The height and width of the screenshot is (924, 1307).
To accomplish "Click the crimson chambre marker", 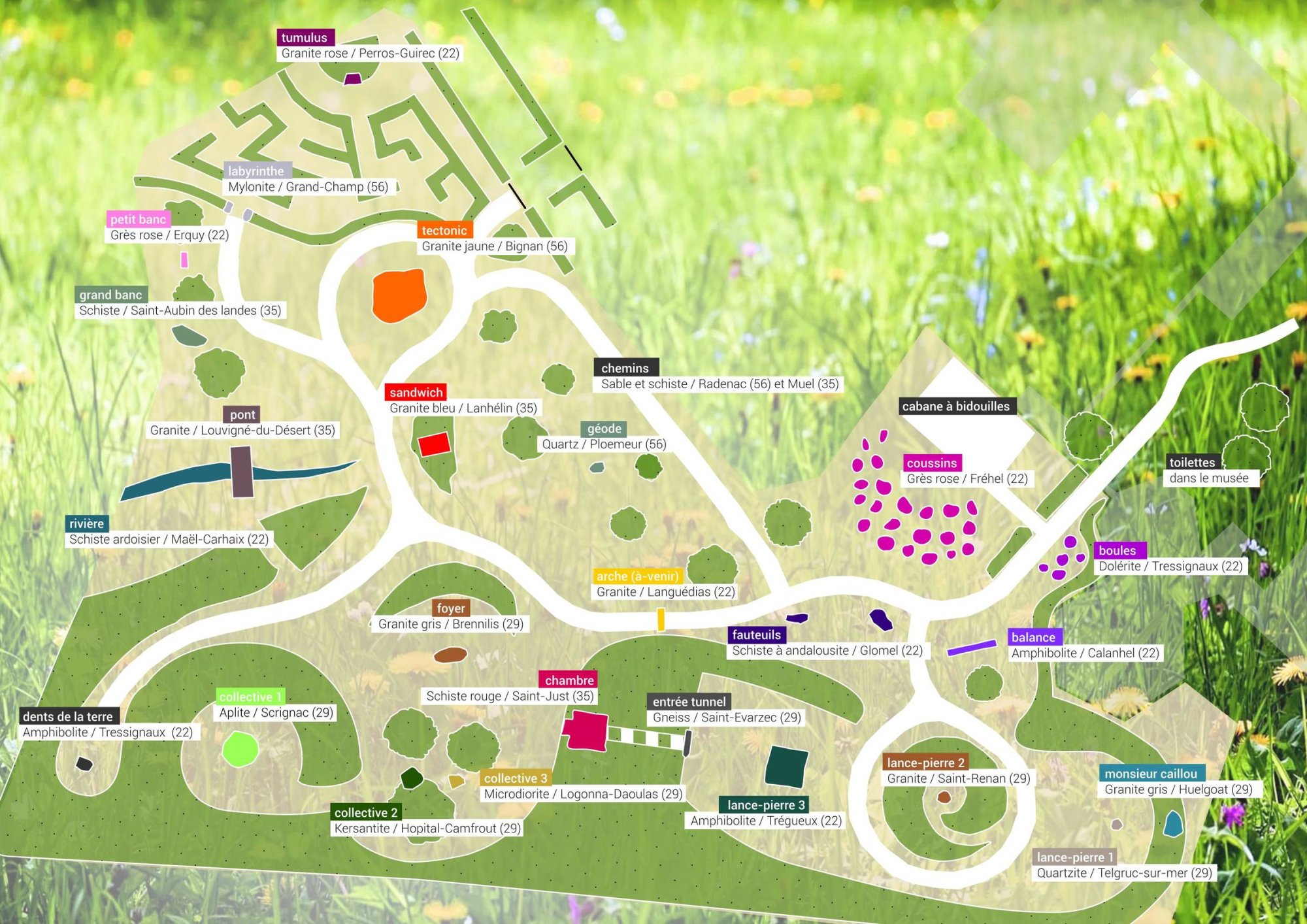I will 584,730.
